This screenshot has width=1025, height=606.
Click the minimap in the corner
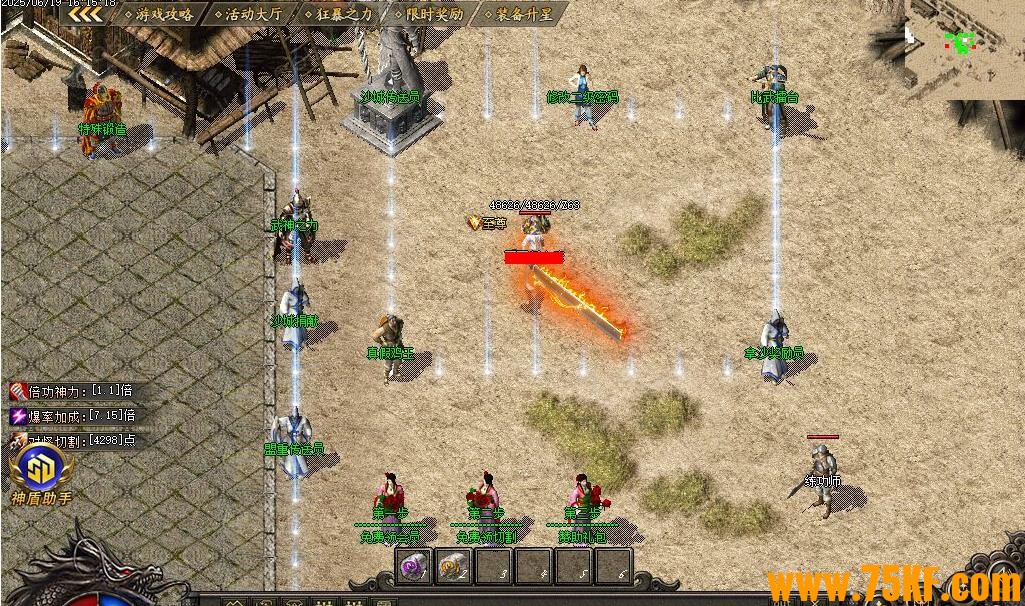[x=964, y=45]
